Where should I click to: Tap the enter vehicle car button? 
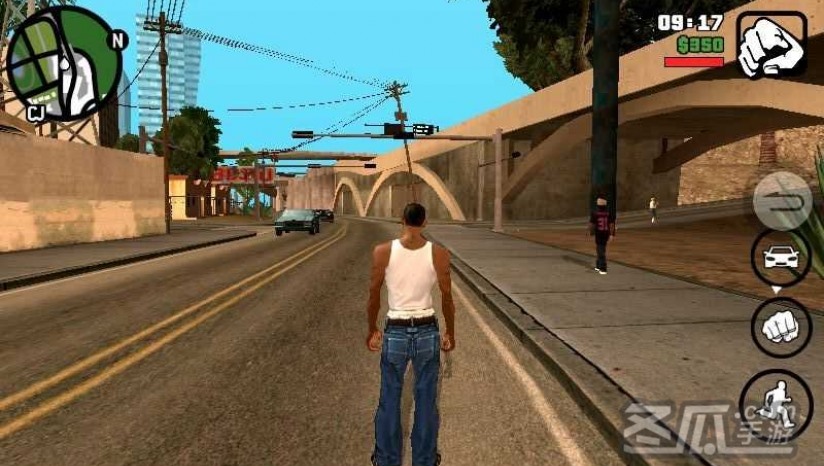781,257
